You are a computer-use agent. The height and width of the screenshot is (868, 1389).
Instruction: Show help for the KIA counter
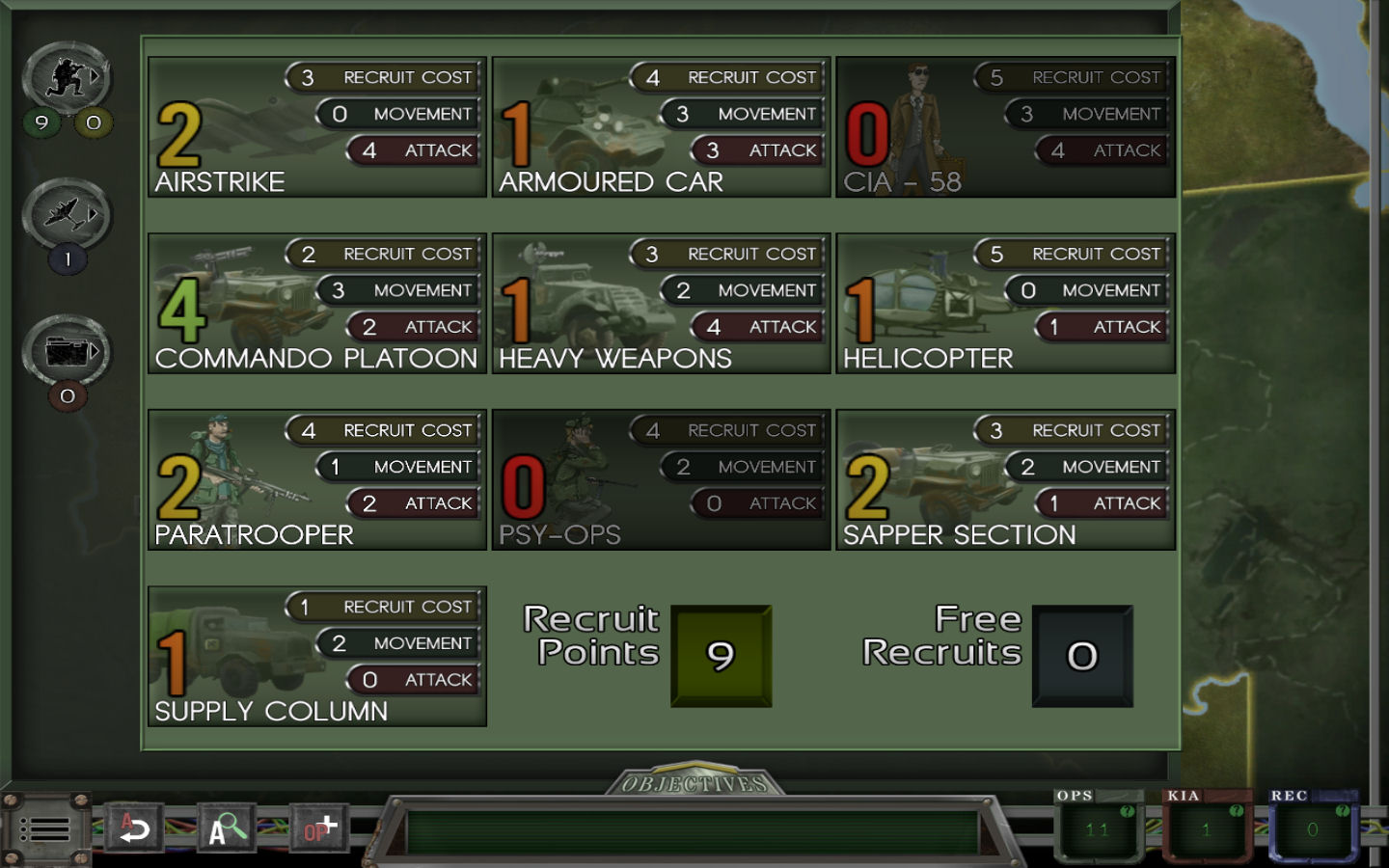[1236, 811]
